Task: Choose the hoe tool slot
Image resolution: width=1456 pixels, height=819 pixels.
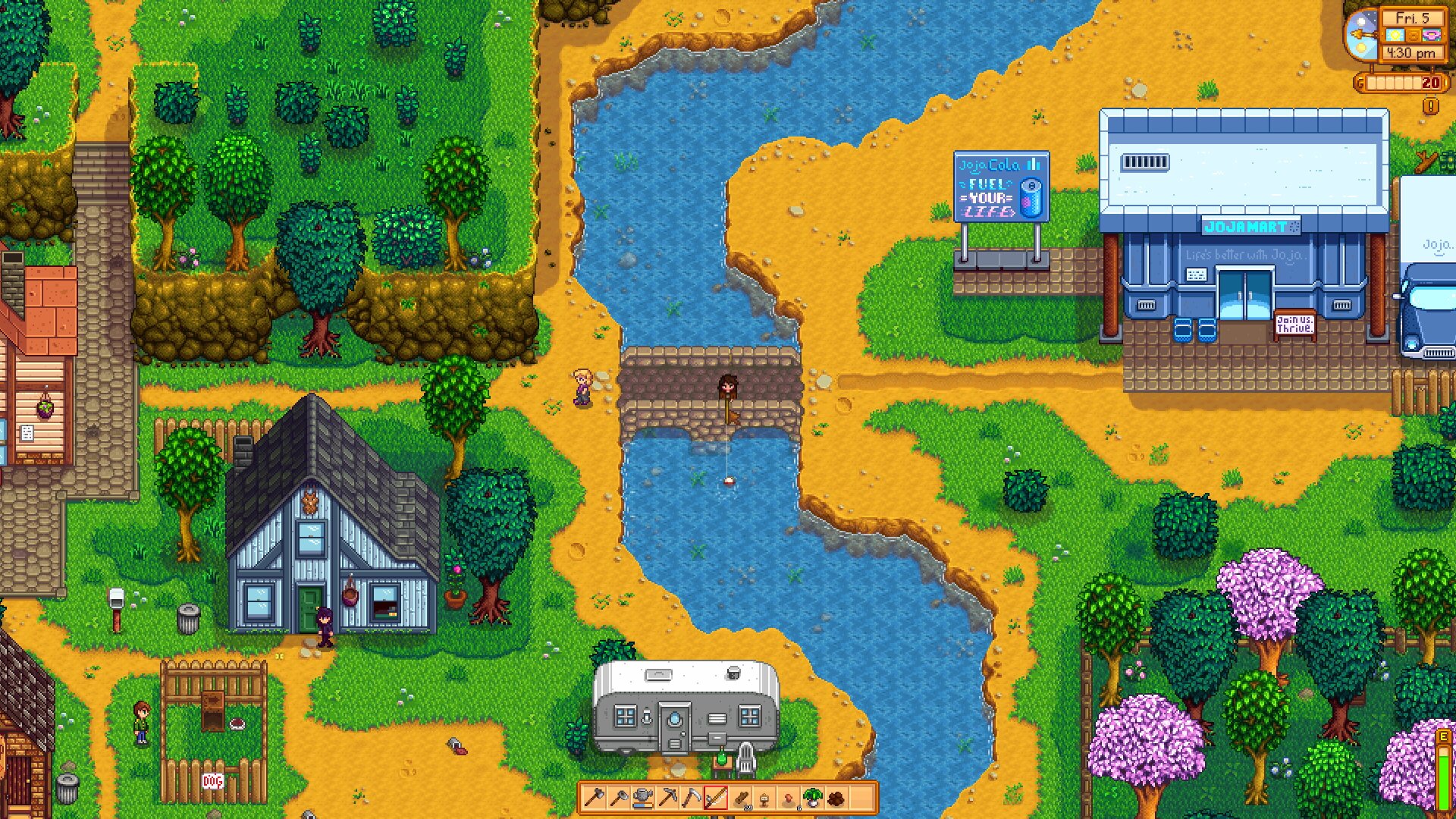Action: point(618,798)
